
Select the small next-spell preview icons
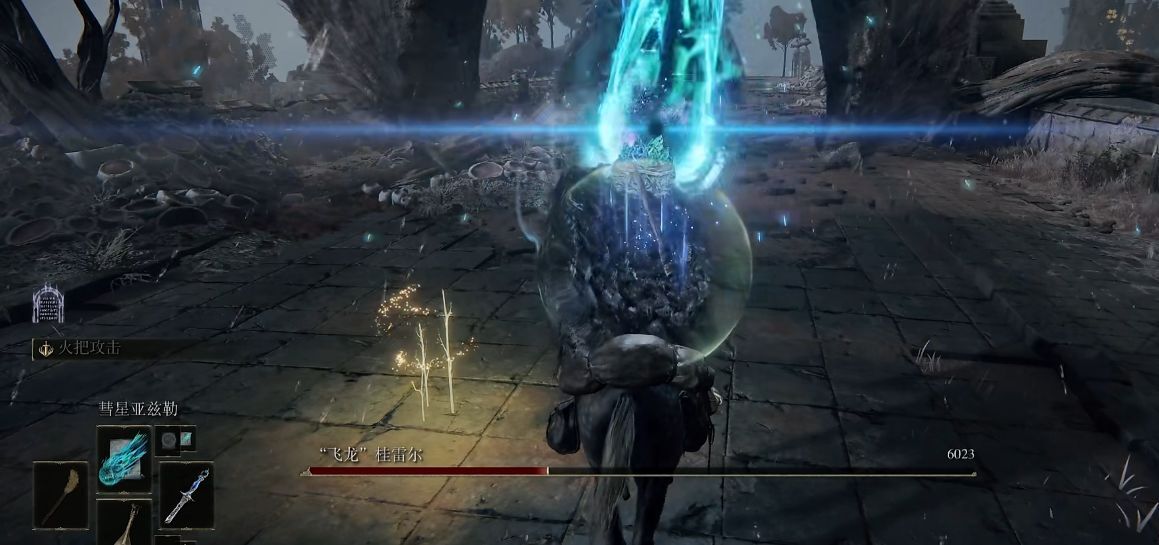pos(177,439)
